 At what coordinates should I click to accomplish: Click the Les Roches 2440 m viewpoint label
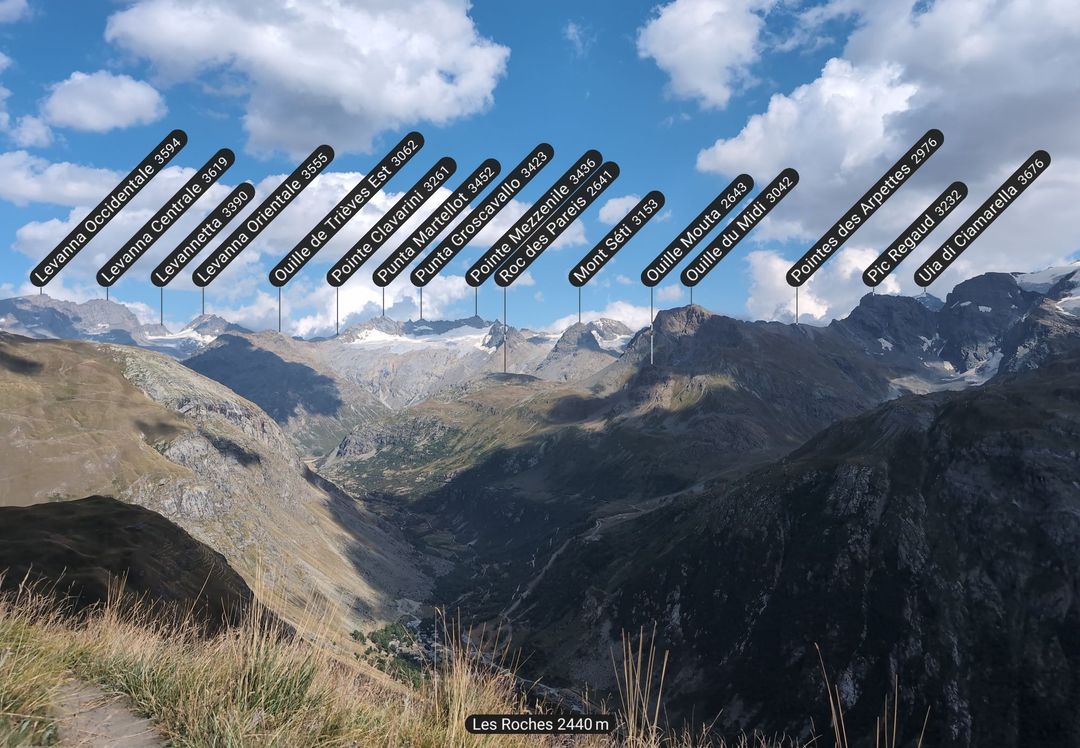(540, 724)
